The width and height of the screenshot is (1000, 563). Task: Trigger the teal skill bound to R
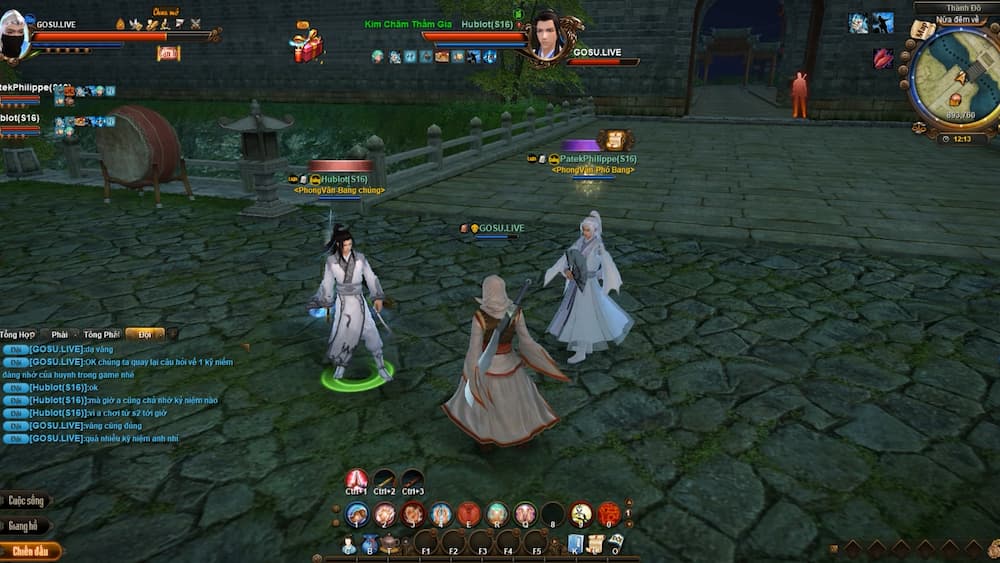click(497, 515)
